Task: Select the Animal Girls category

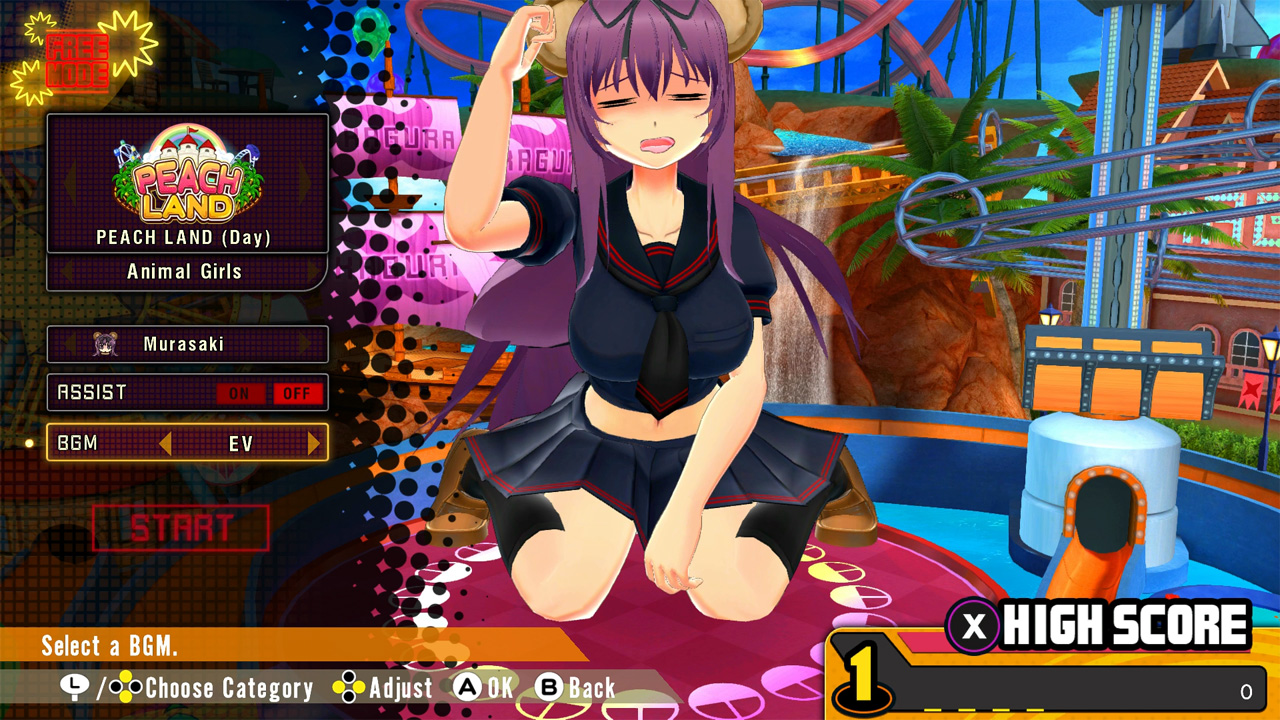Action: [x=186, y=271]
